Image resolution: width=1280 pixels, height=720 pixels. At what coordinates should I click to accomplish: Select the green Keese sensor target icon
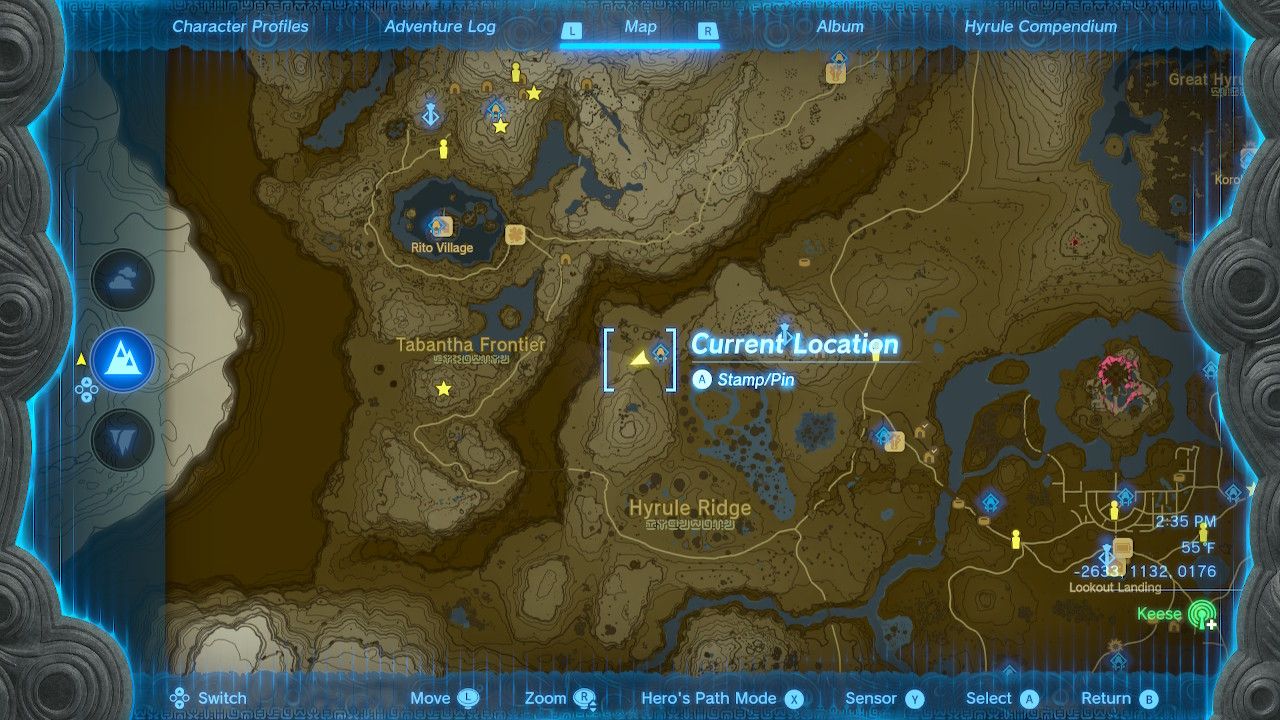(1200, 614)
